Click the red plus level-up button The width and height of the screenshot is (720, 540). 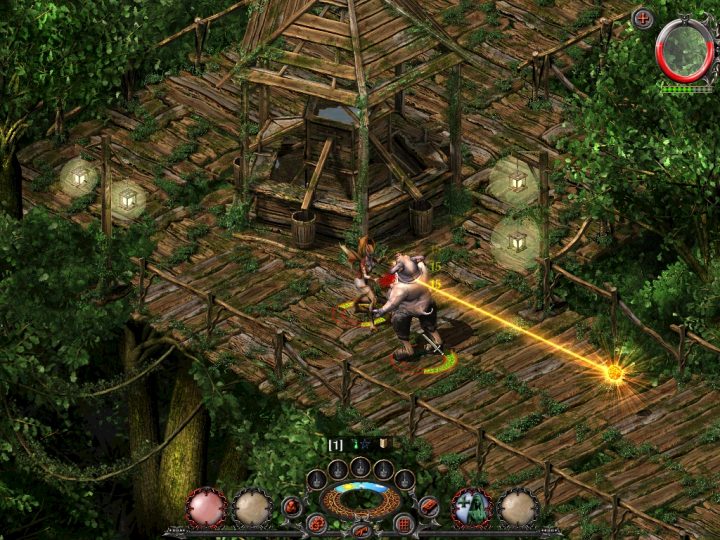pyautogui.click(x=643, y=18)
